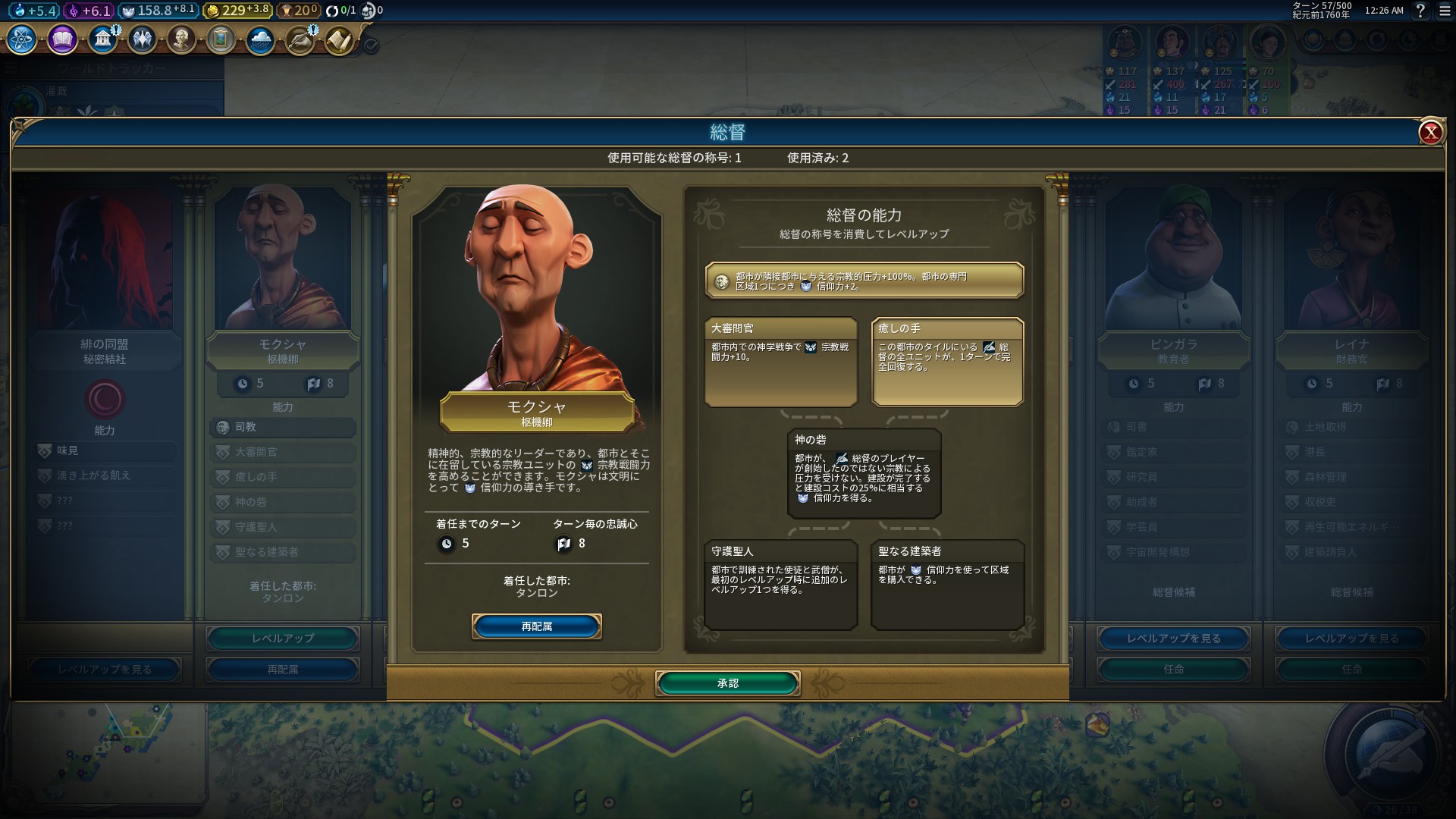Open the main menu hamburger icon

[x=1445, y=11]
